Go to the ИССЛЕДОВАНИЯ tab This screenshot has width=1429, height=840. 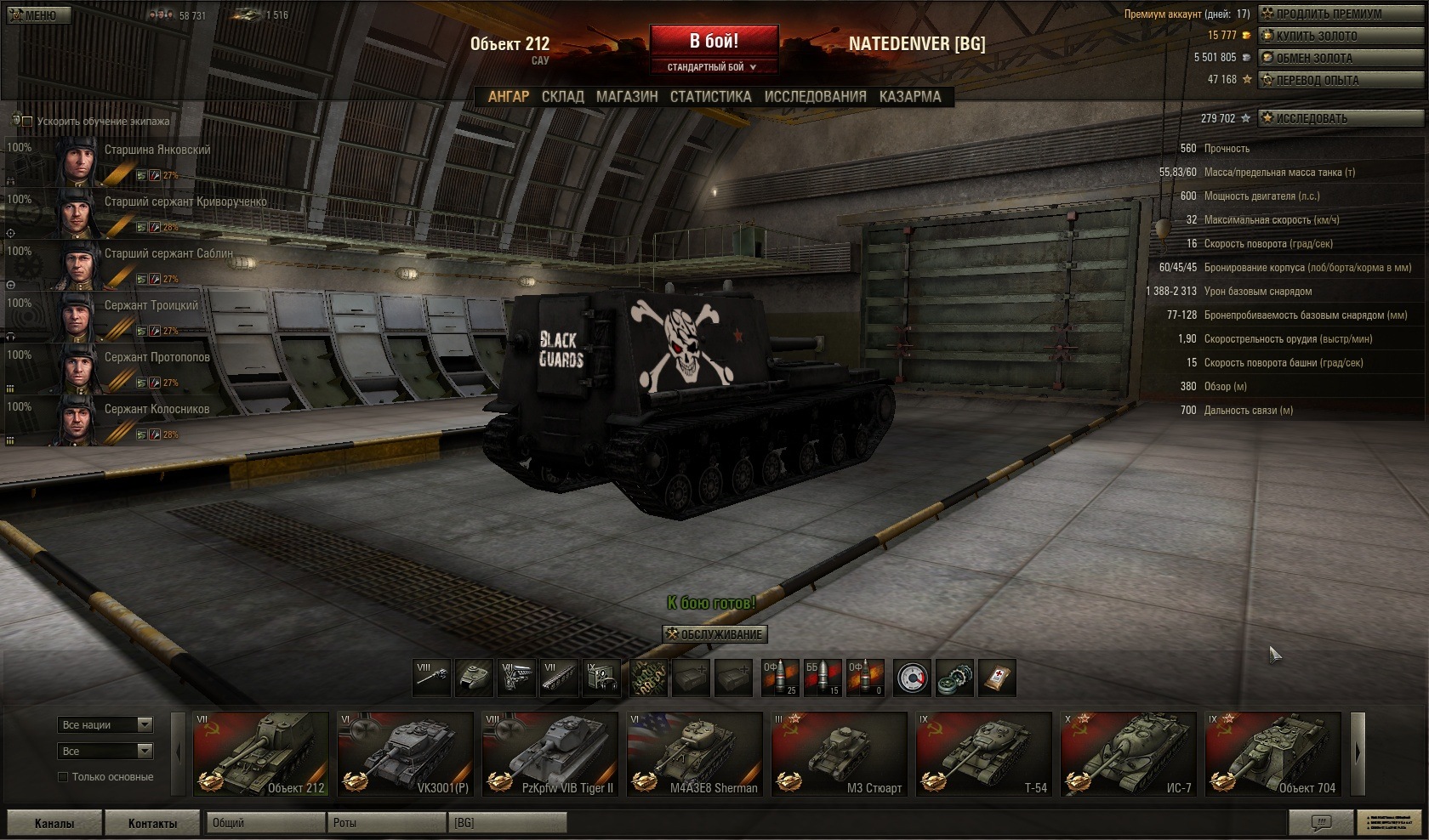click(x=815, y=97)
